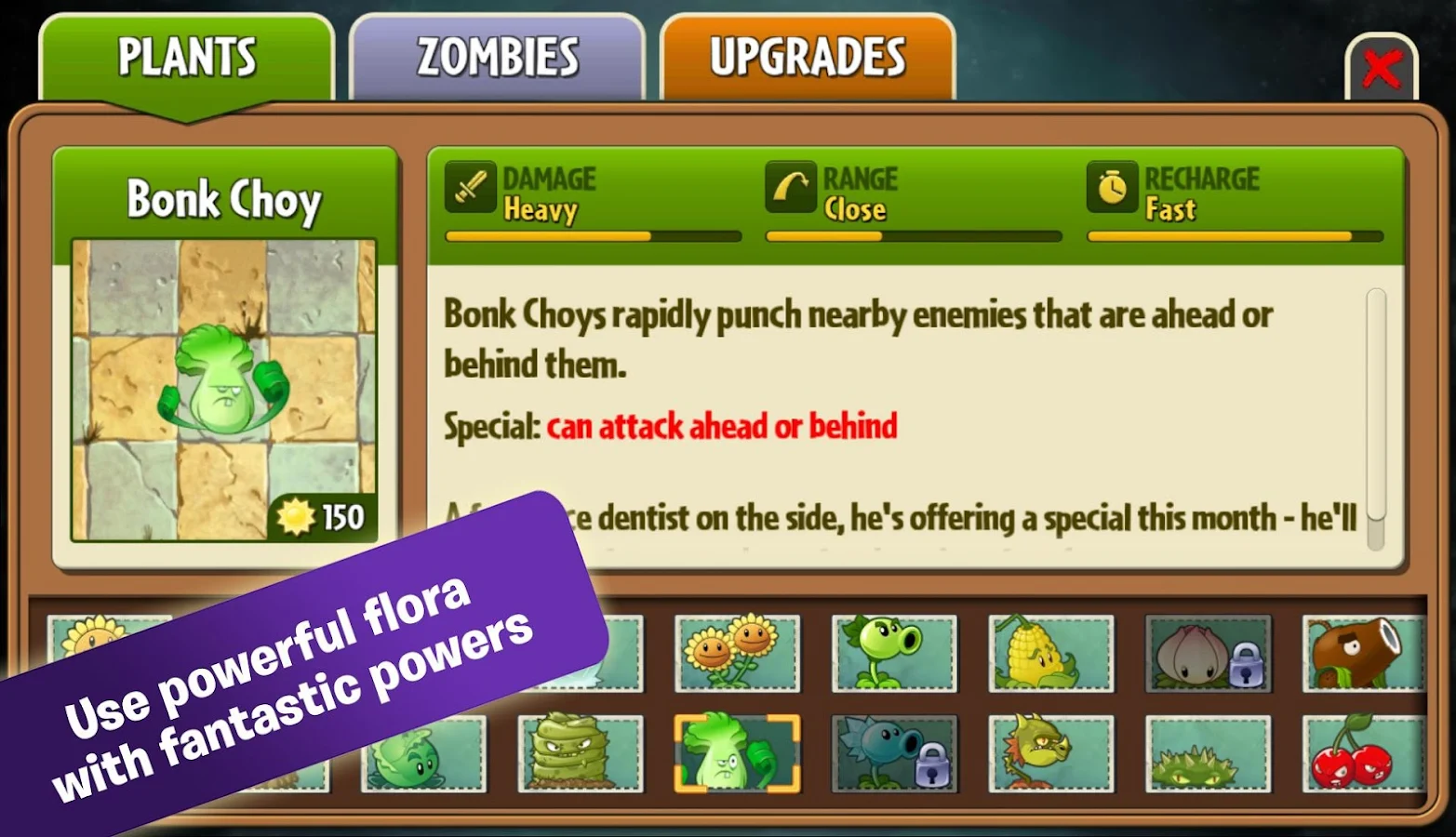1456x837 pixels.
Task: Click the Recharge stopwatch icon
Action: [1111, 186]
